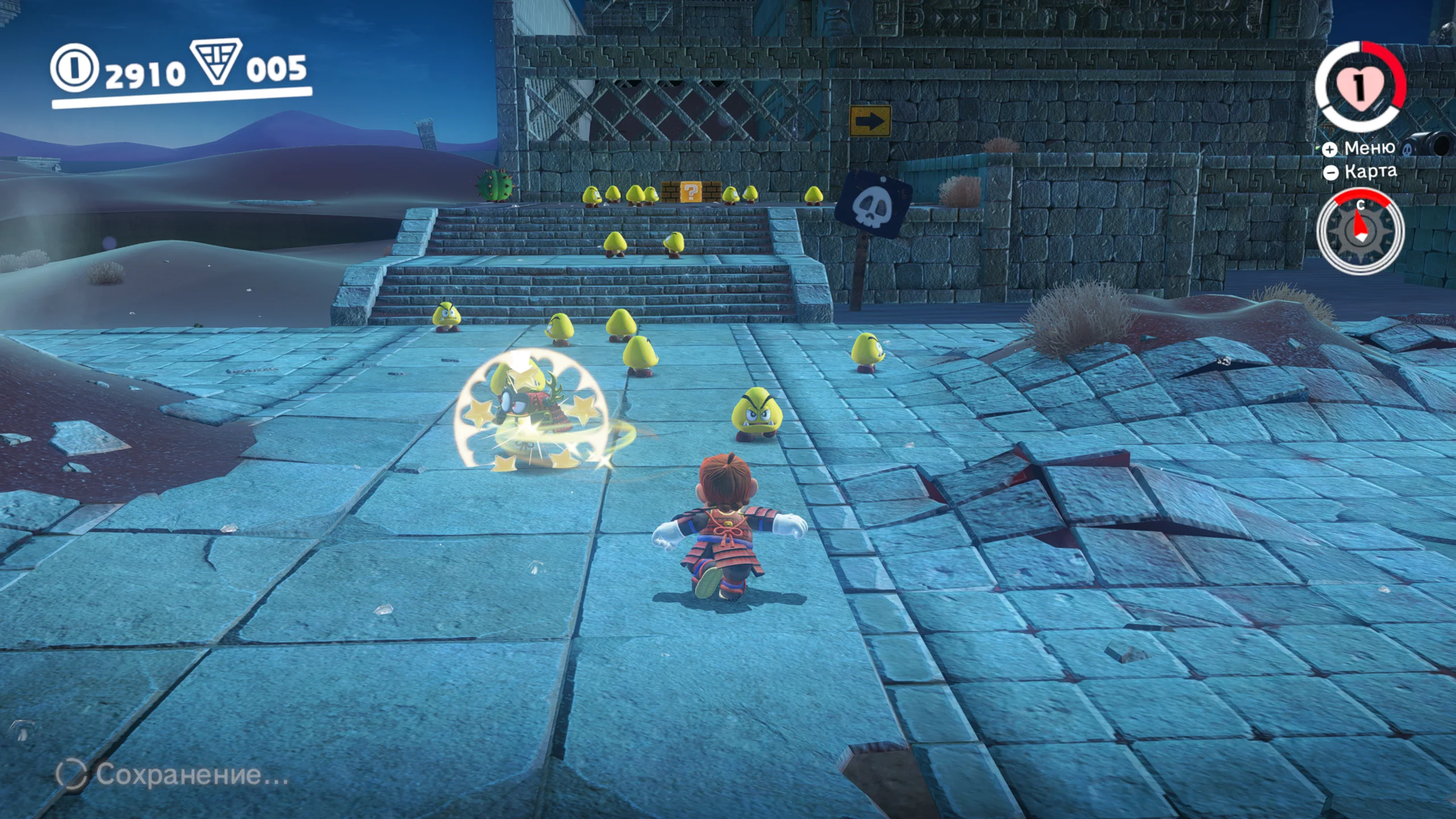Click the compass dial

pyautogui.click(x=1360, y=231)
